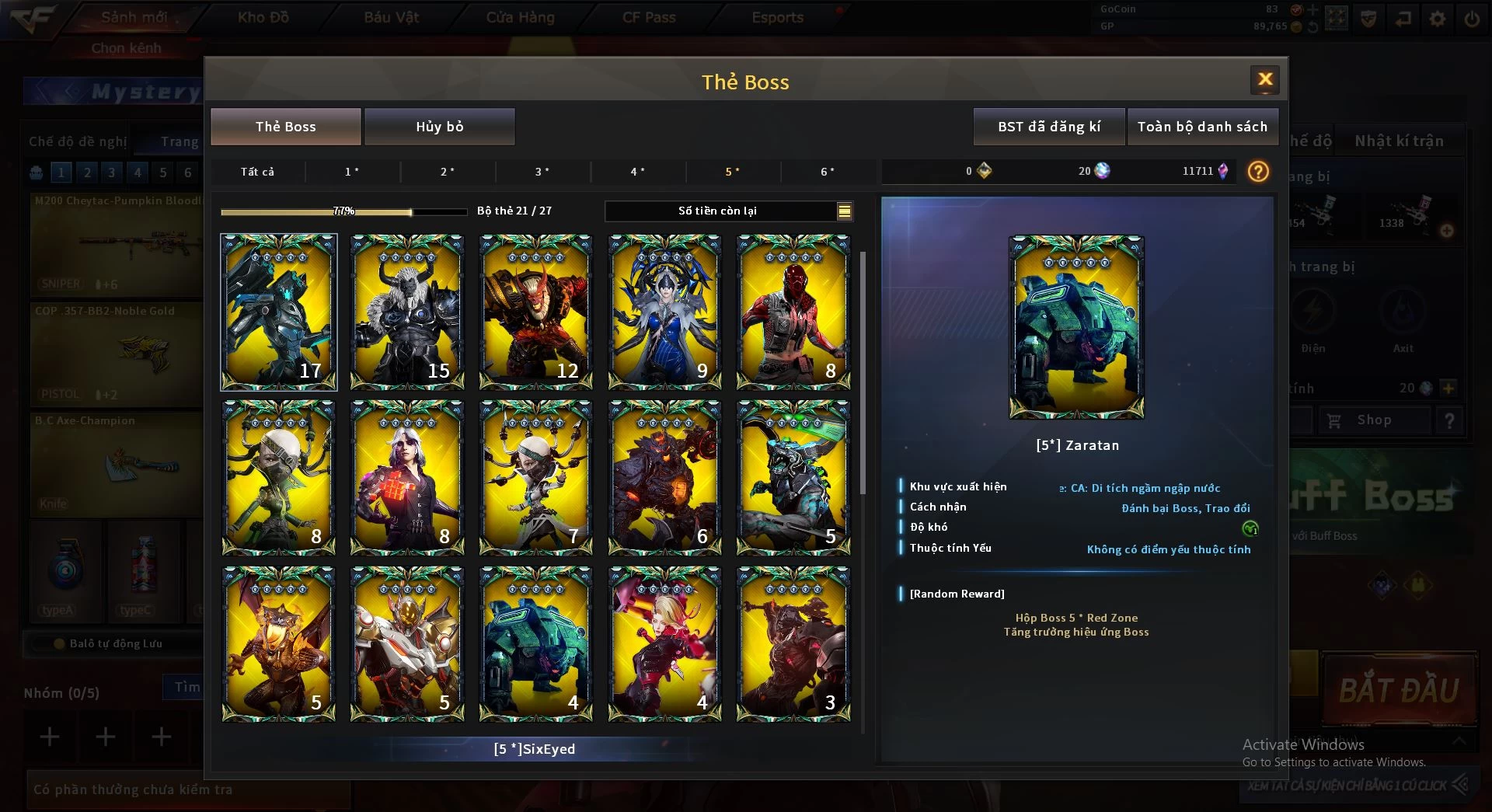Switch to 4 star card filter
This screenshot has width=1492, height=812.
[x=638, y=172]
